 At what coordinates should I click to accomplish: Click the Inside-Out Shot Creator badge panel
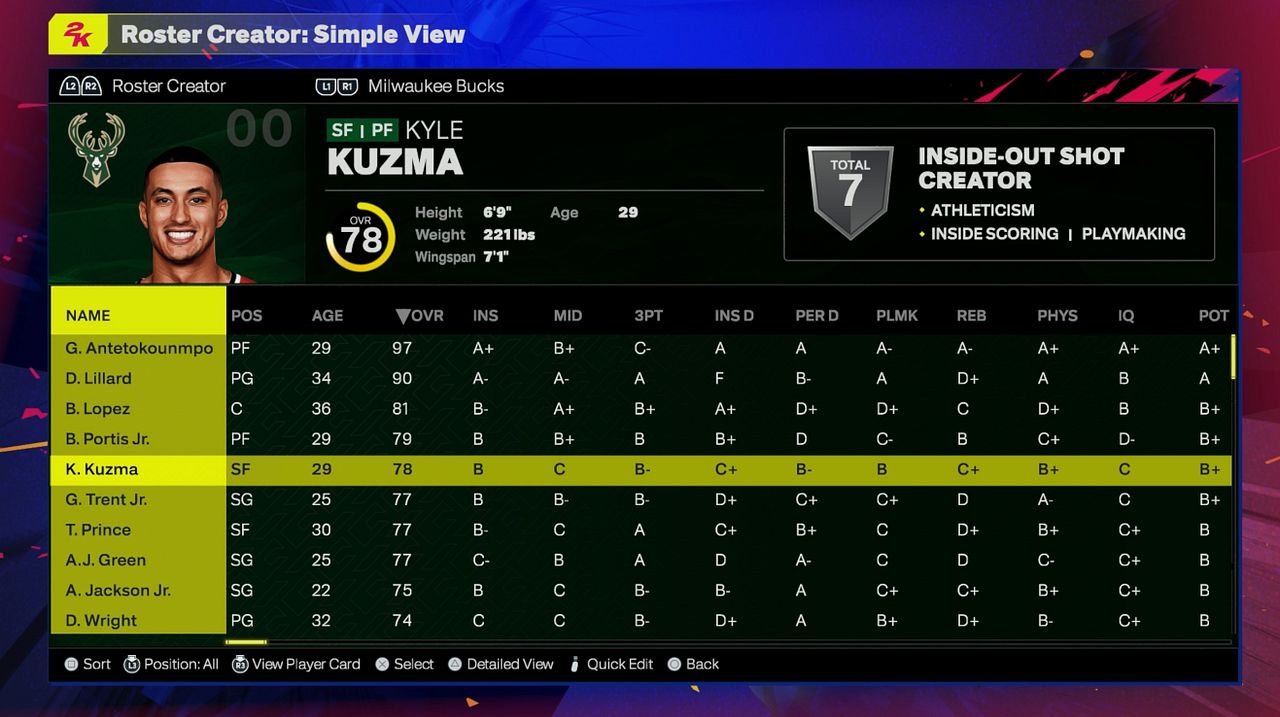coord(998,194)
